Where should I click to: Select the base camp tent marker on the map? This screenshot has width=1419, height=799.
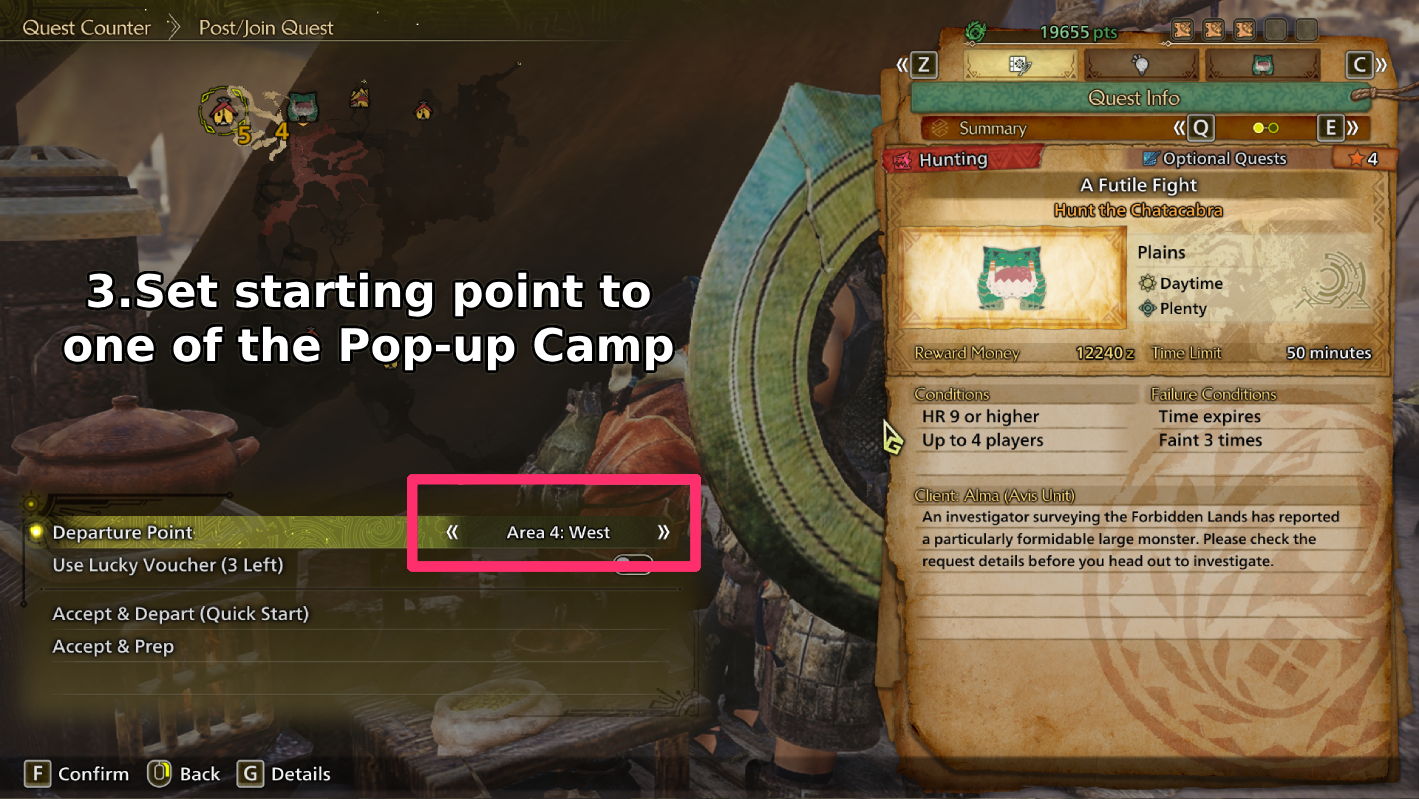point(360,97)
